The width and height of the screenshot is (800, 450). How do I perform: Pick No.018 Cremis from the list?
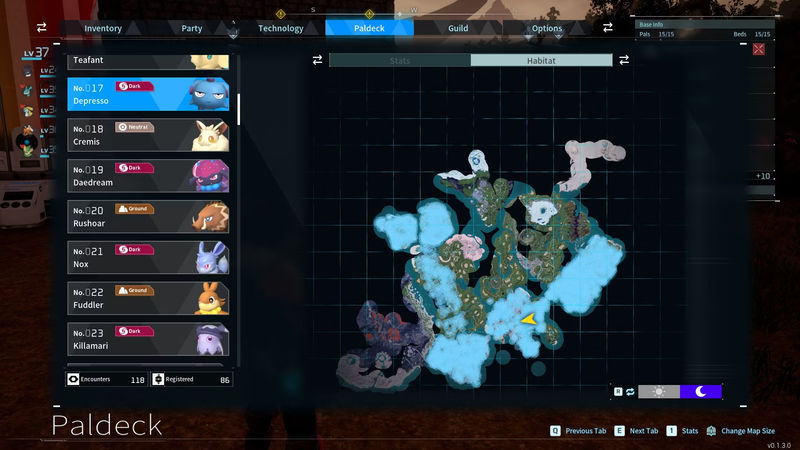click(x=148, y=135)
